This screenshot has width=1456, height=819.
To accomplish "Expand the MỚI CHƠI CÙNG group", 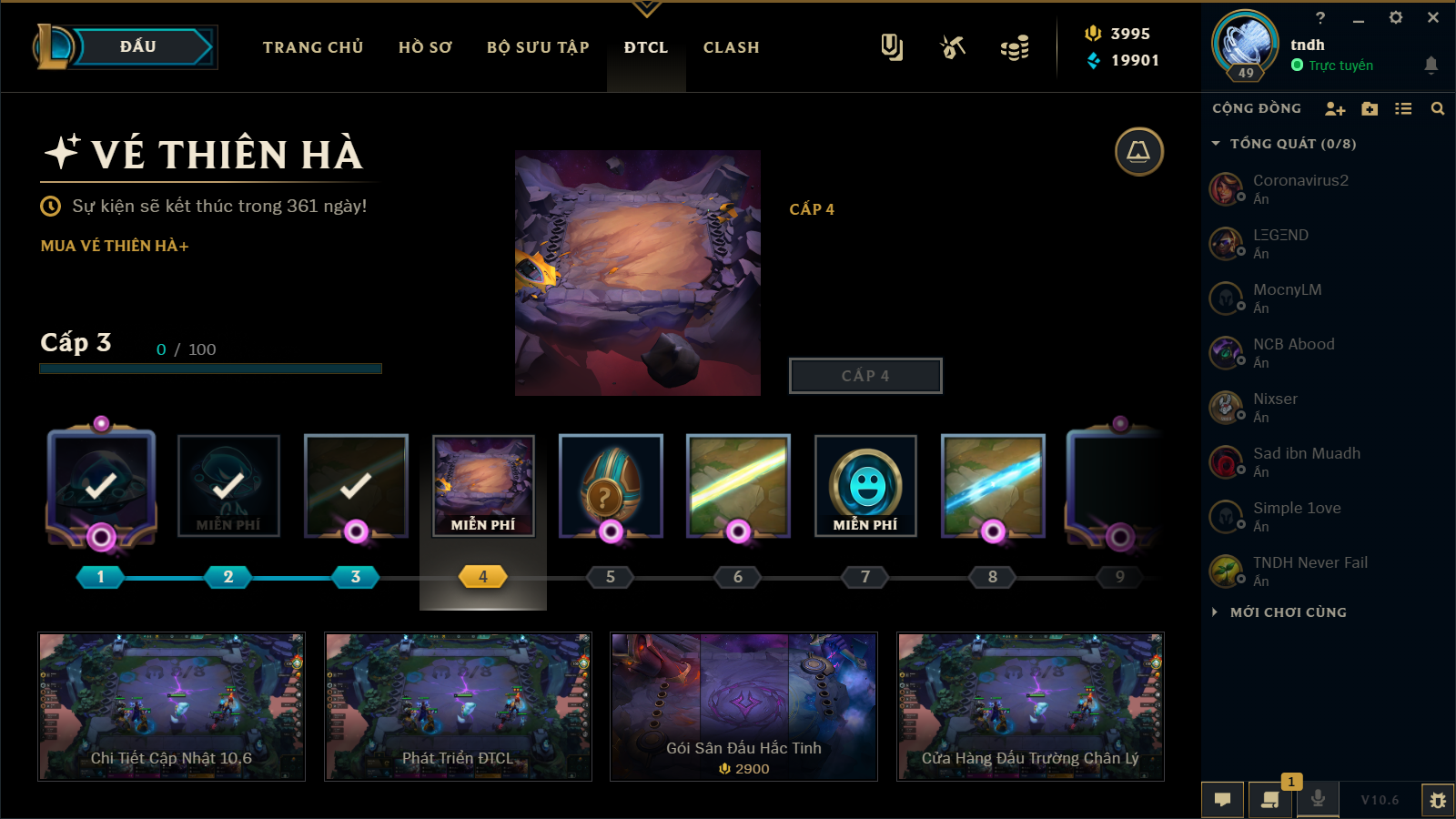I will coord(1288,612).
